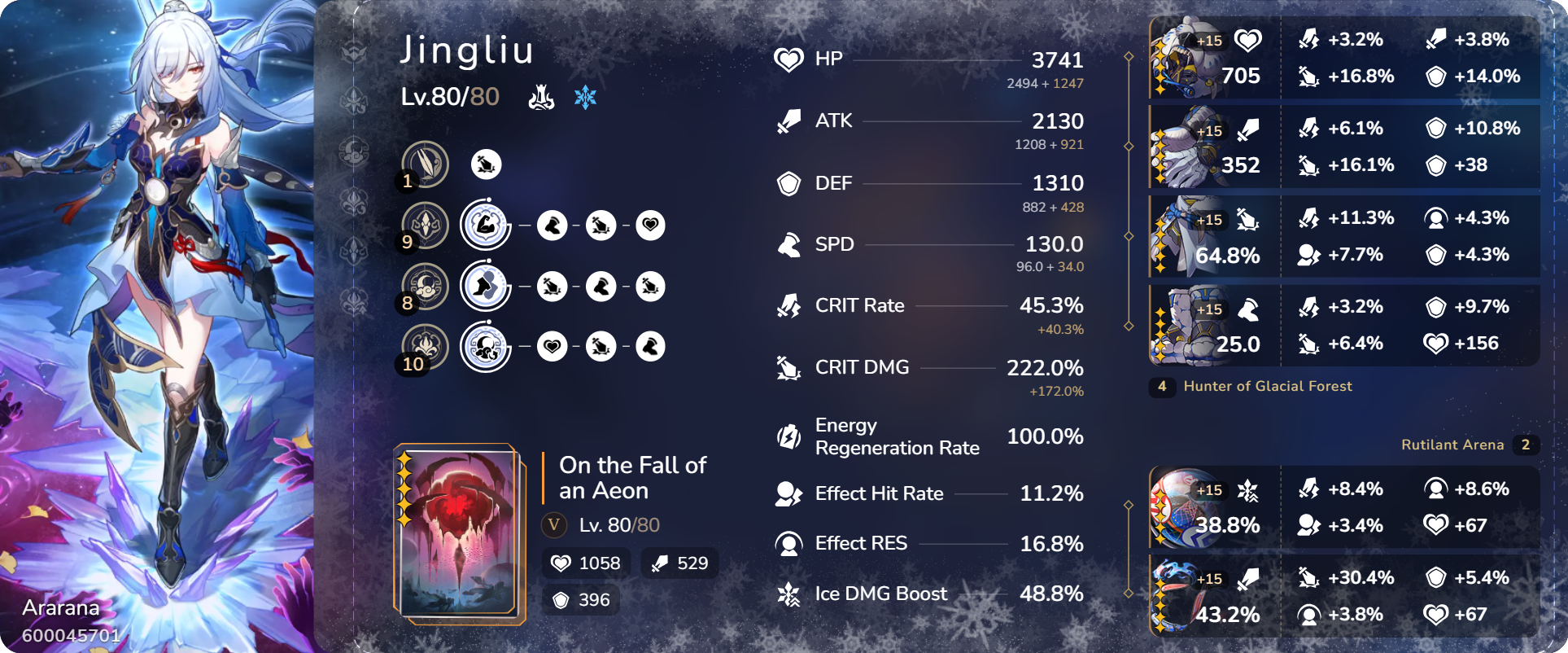Select the Basic ATK trace icon
Viewport: 1568px width, 653px height.
[x=424, y=163]
